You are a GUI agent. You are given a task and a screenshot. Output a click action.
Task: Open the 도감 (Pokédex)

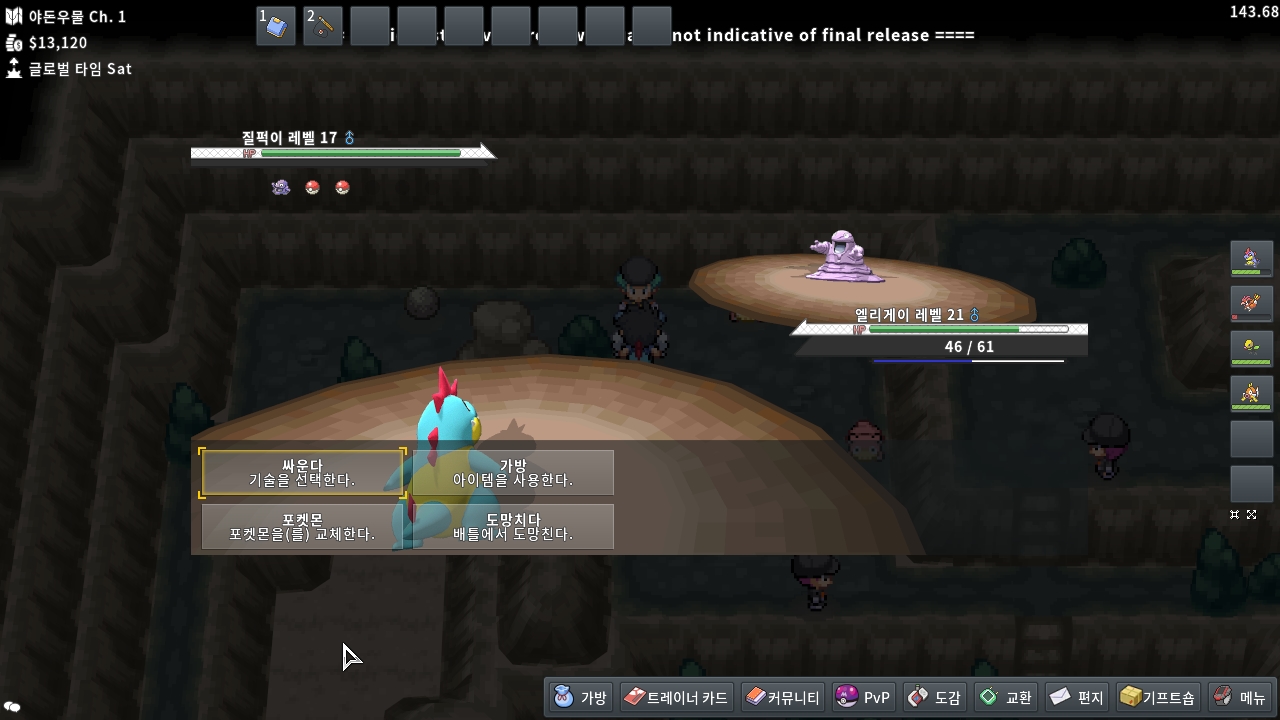tap(934, 697)
